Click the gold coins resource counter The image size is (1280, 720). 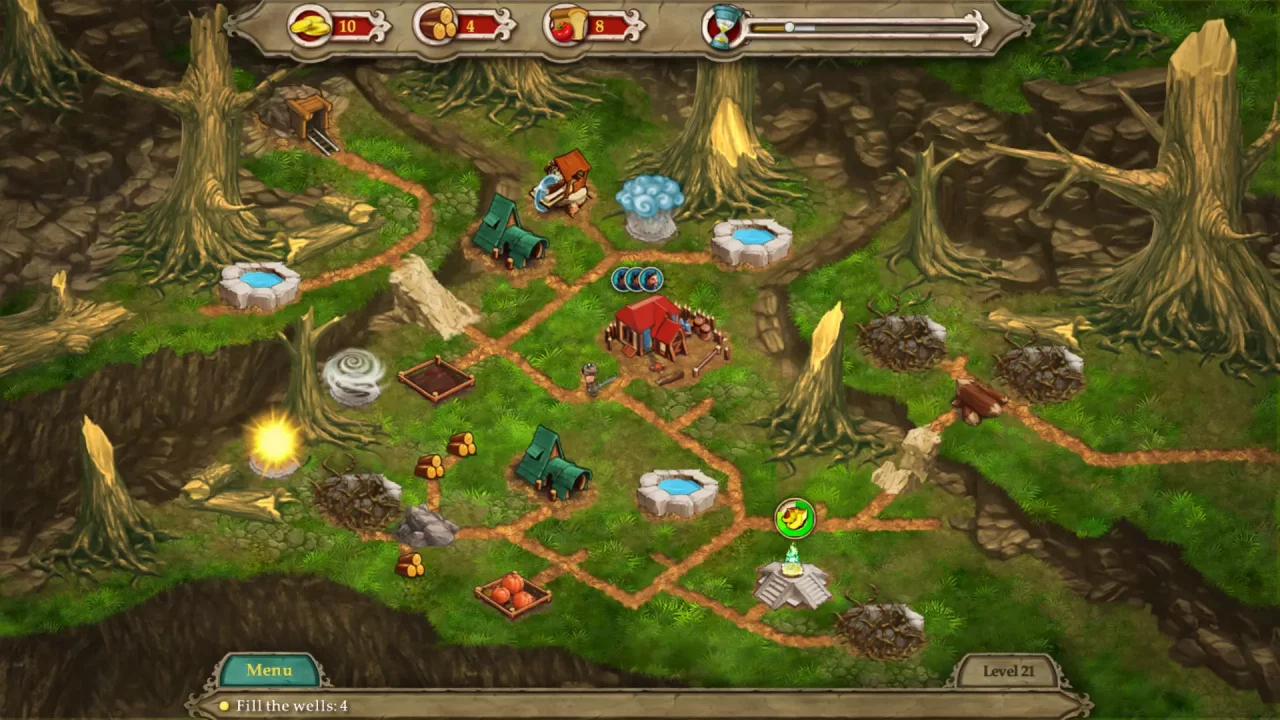click(330, 27)
